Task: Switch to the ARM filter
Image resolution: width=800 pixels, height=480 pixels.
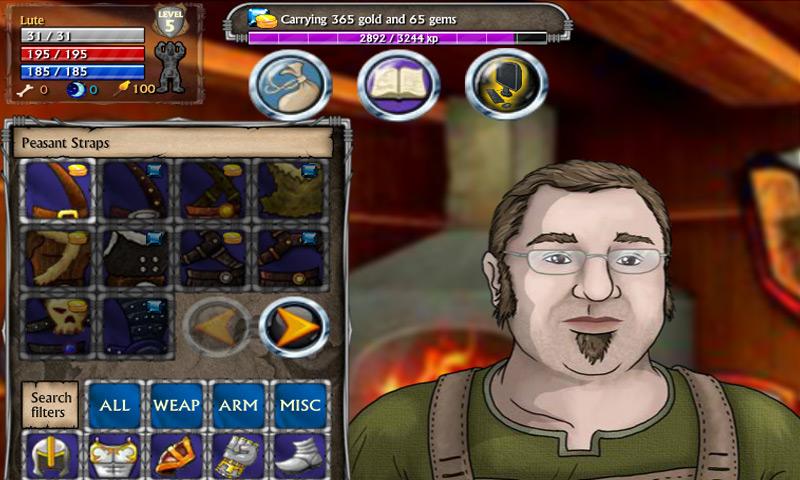Action: pyautogui.click(x=238, y=405)
